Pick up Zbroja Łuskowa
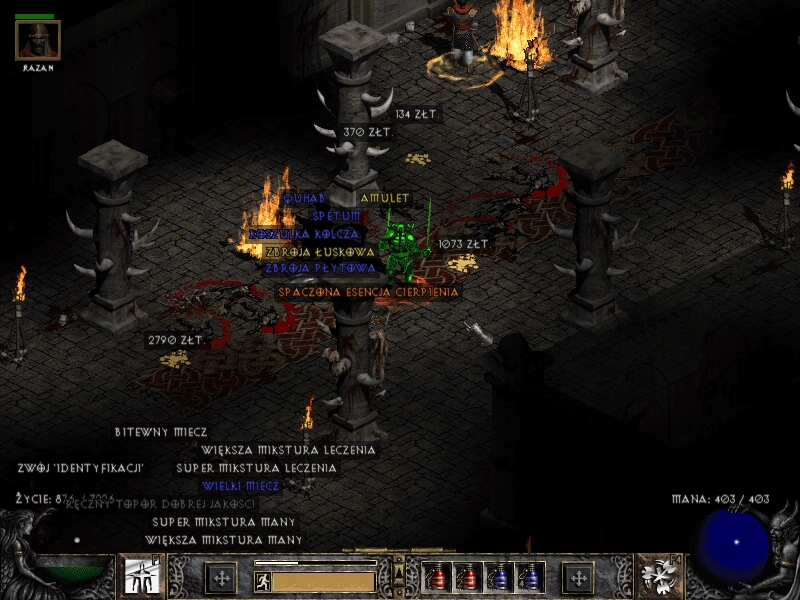Viewport: 800px width, 600px height. point(320,252)
